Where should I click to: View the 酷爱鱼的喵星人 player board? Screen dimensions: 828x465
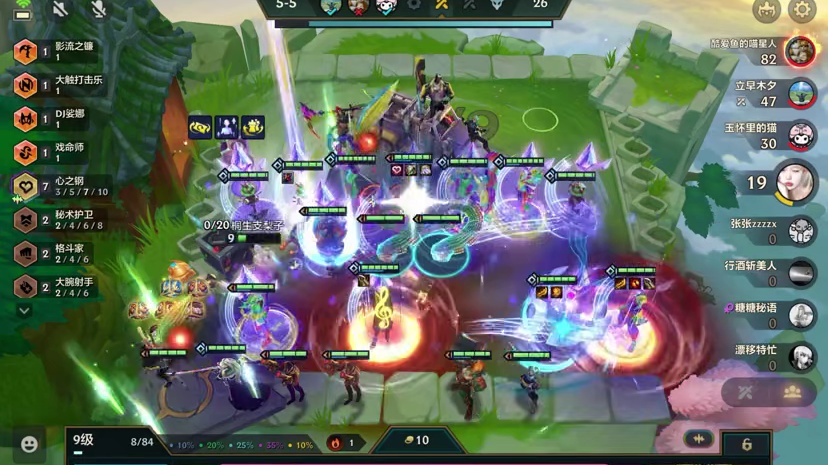point(799,52)
